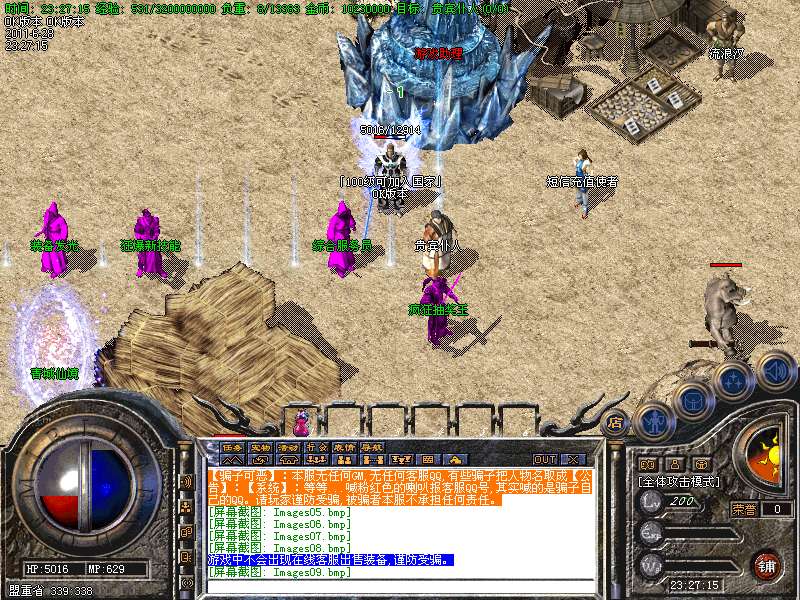Click the chat text input line
Viewport: 800px width, 600px height.
coord(400,585)
